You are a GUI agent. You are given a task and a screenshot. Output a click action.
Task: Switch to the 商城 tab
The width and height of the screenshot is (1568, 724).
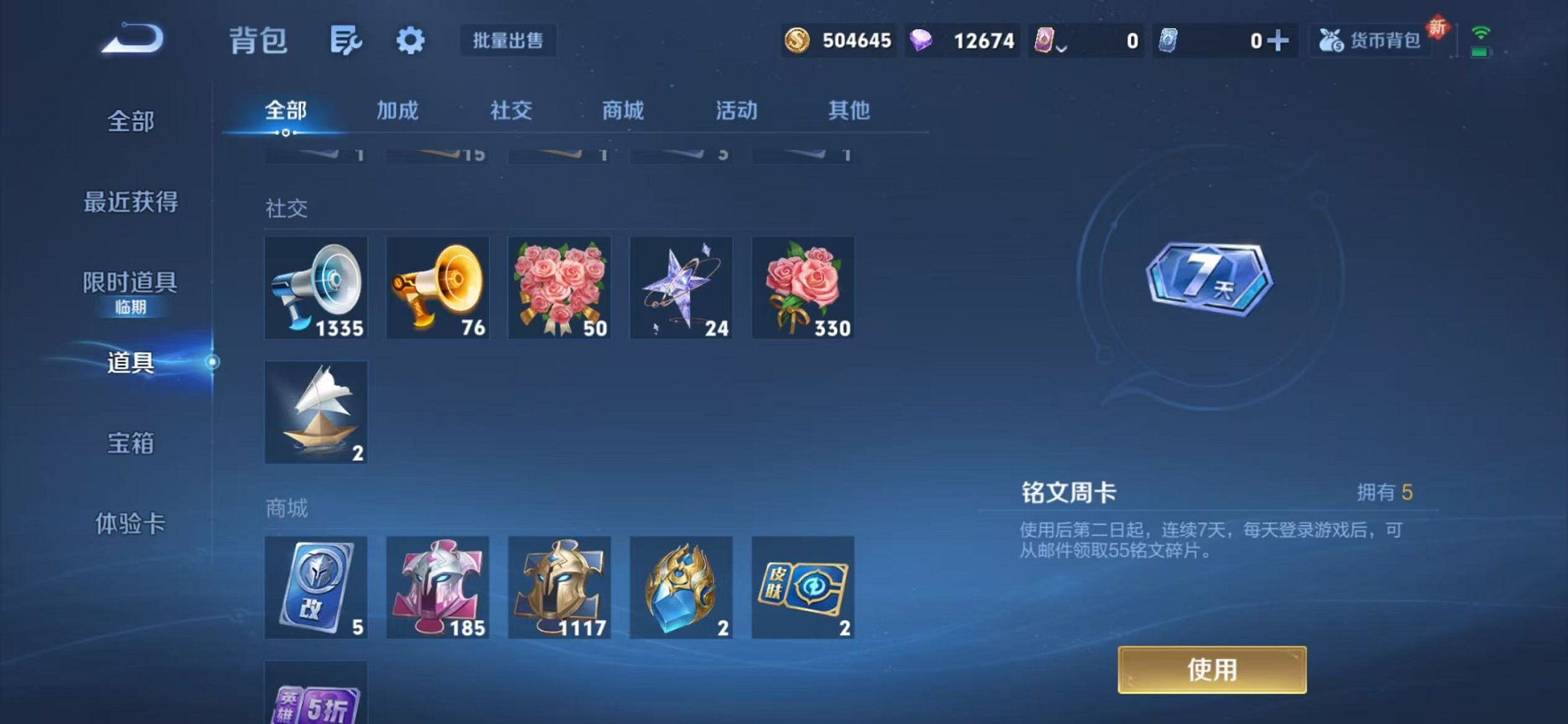pyautogui.click(x=623, y=111)
